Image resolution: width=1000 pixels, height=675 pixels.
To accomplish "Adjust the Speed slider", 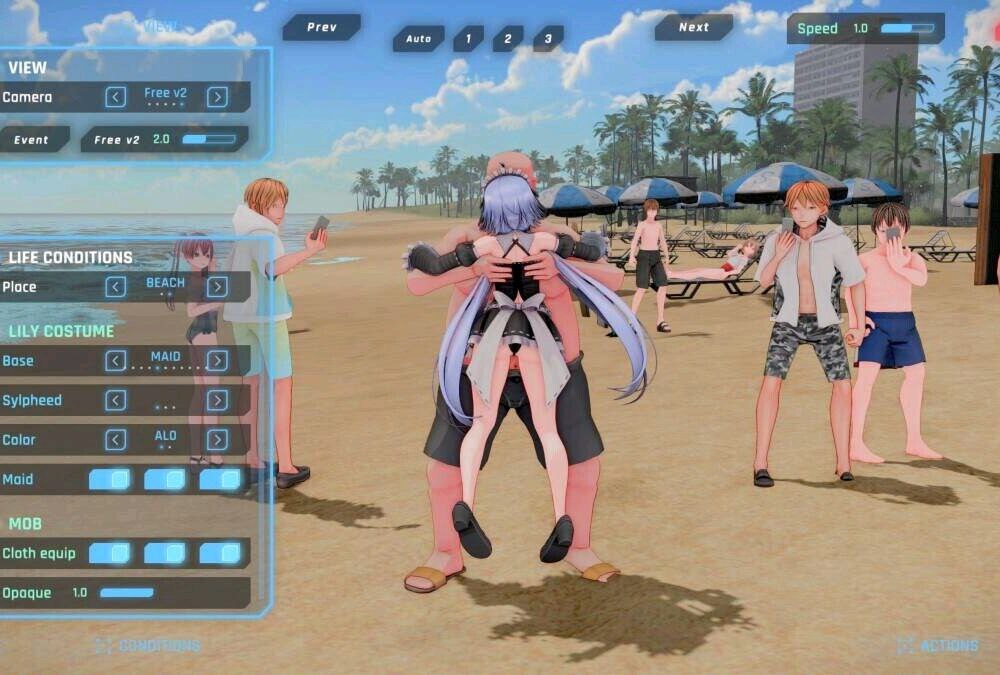I will pyautogui.click(x=907, y=29).
